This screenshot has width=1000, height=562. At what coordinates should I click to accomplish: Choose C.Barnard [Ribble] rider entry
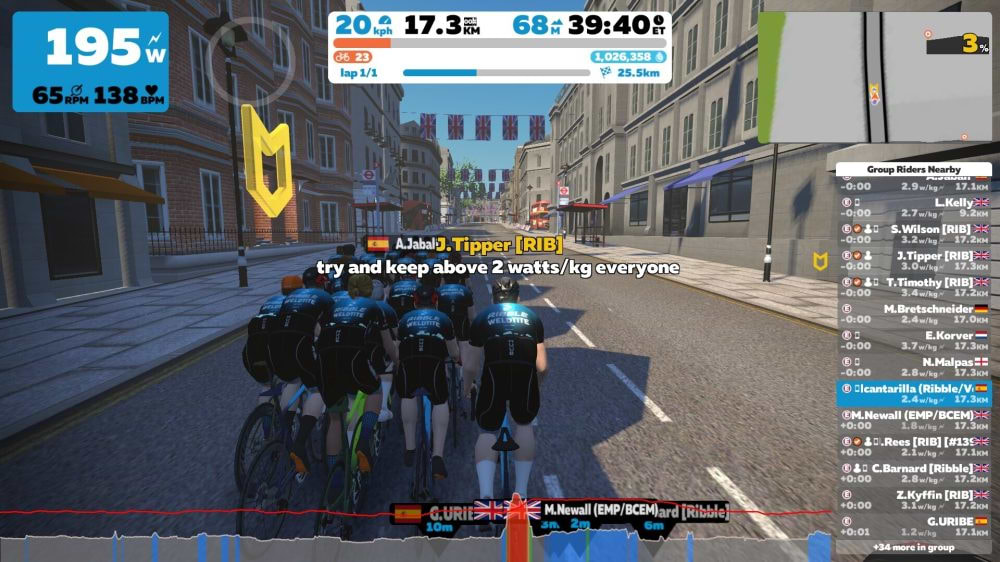914,473
